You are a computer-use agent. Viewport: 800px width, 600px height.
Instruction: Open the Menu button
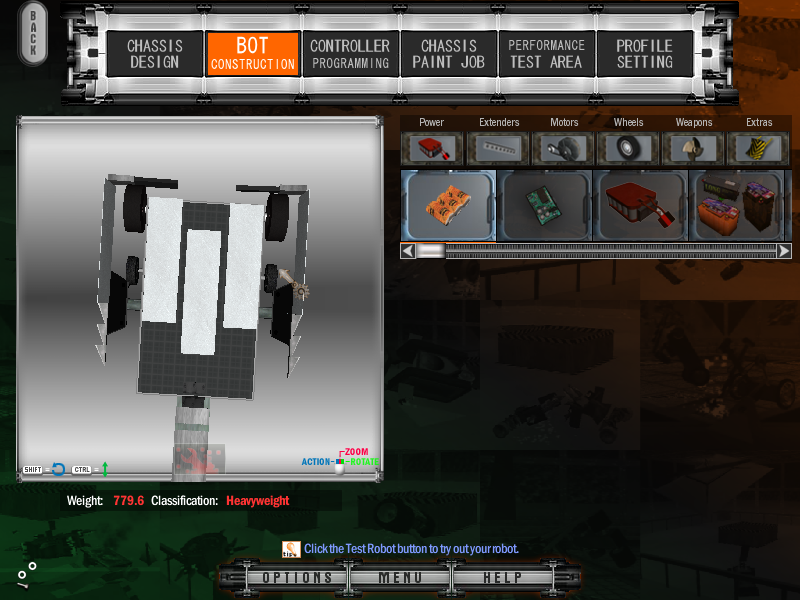pyautogui.click(x=400, y=578)
